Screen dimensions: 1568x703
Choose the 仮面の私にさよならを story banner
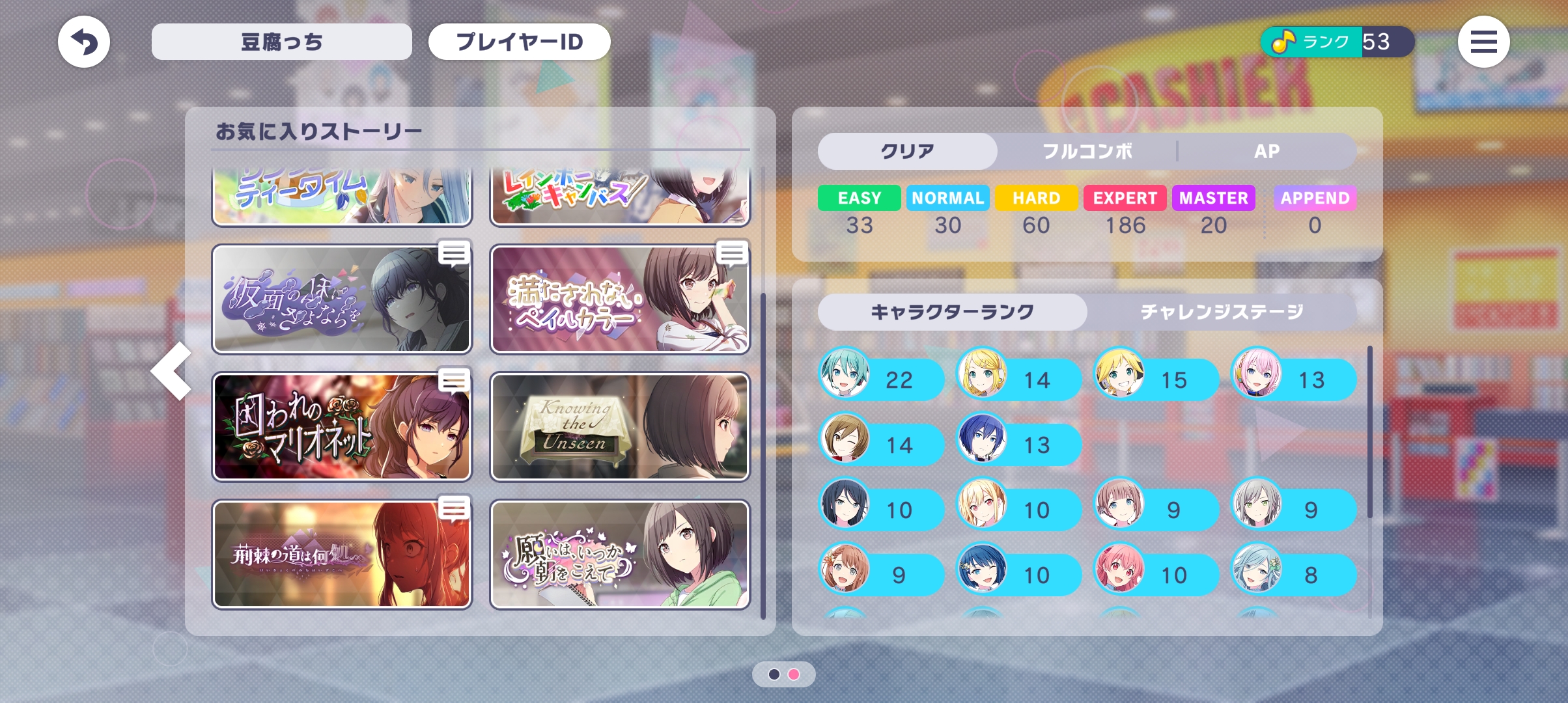click(342, 299)
